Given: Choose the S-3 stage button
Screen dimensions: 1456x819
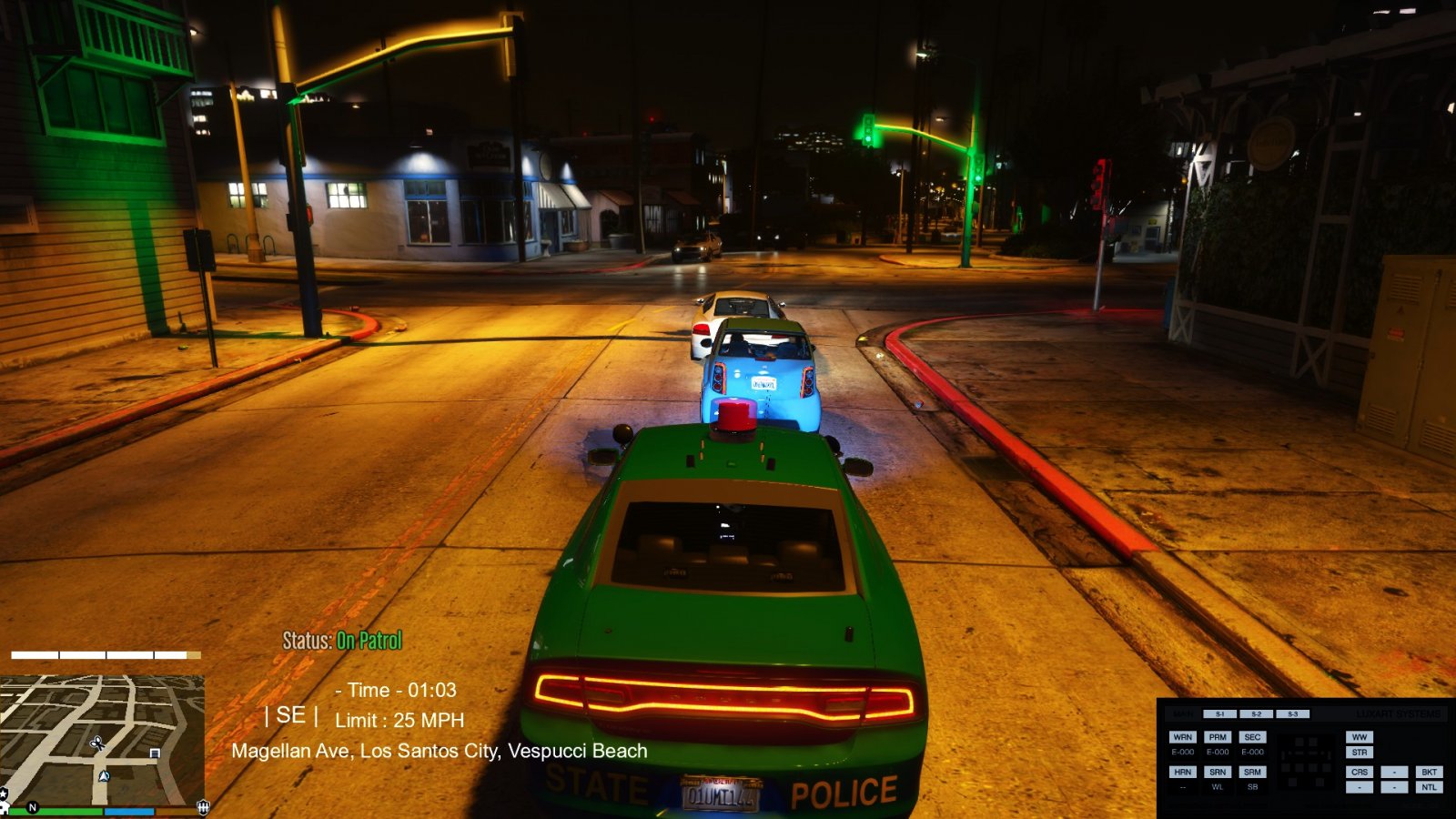Looking at the screenshot, I should [1292, 714].
